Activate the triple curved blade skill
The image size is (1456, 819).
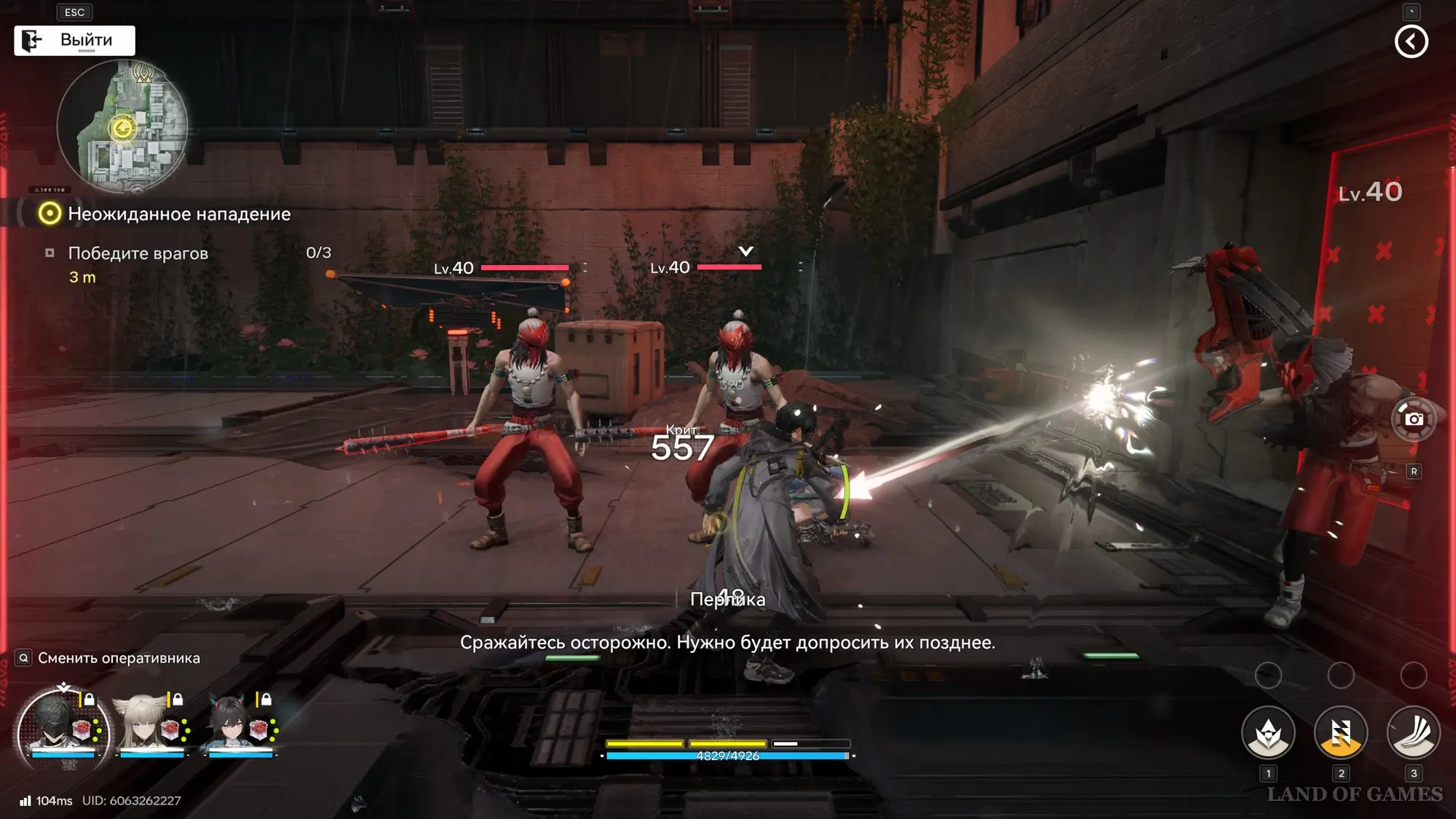point(1413,733)
